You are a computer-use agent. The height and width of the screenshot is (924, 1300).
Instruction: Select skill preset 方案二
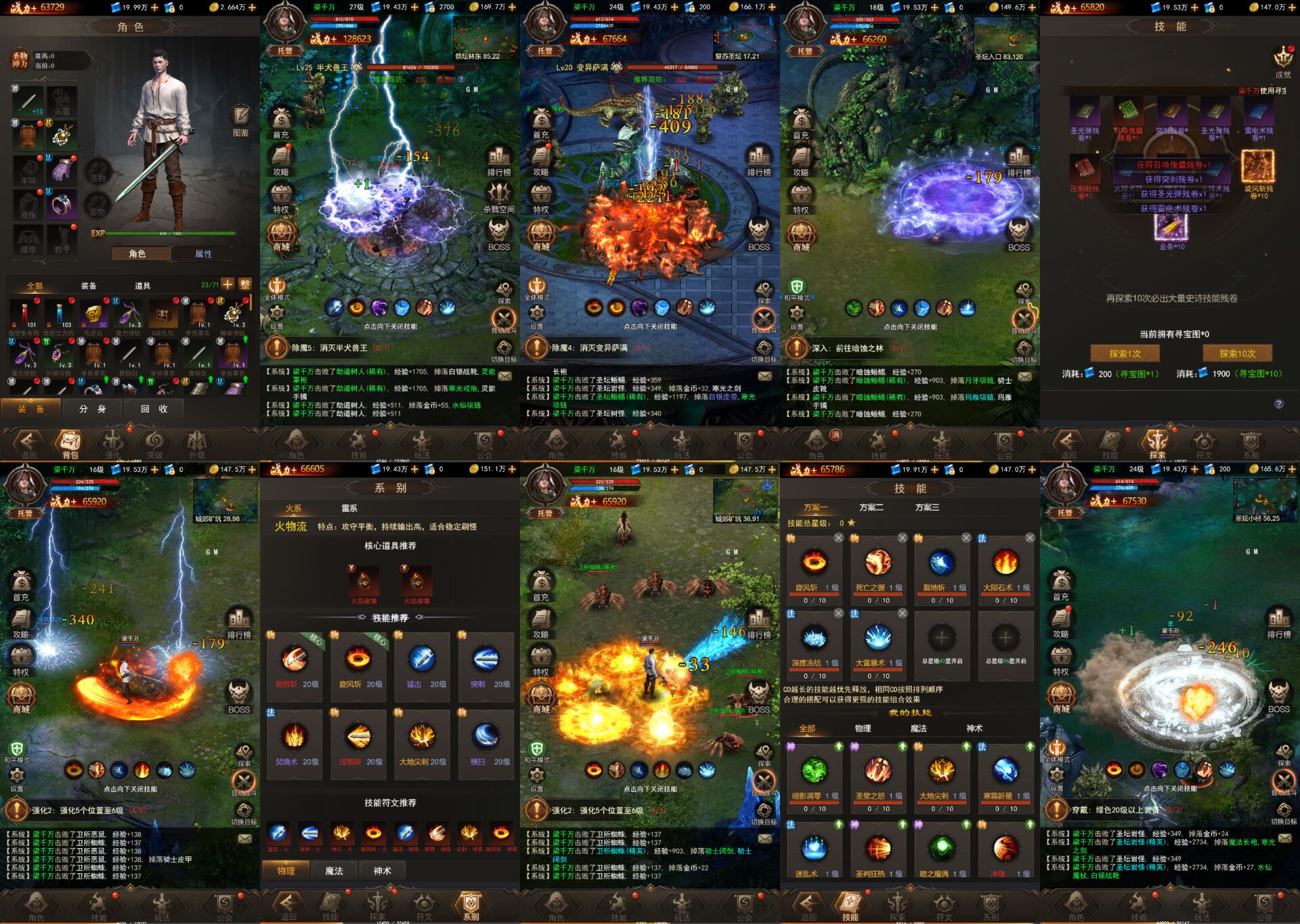pos(871,507)
